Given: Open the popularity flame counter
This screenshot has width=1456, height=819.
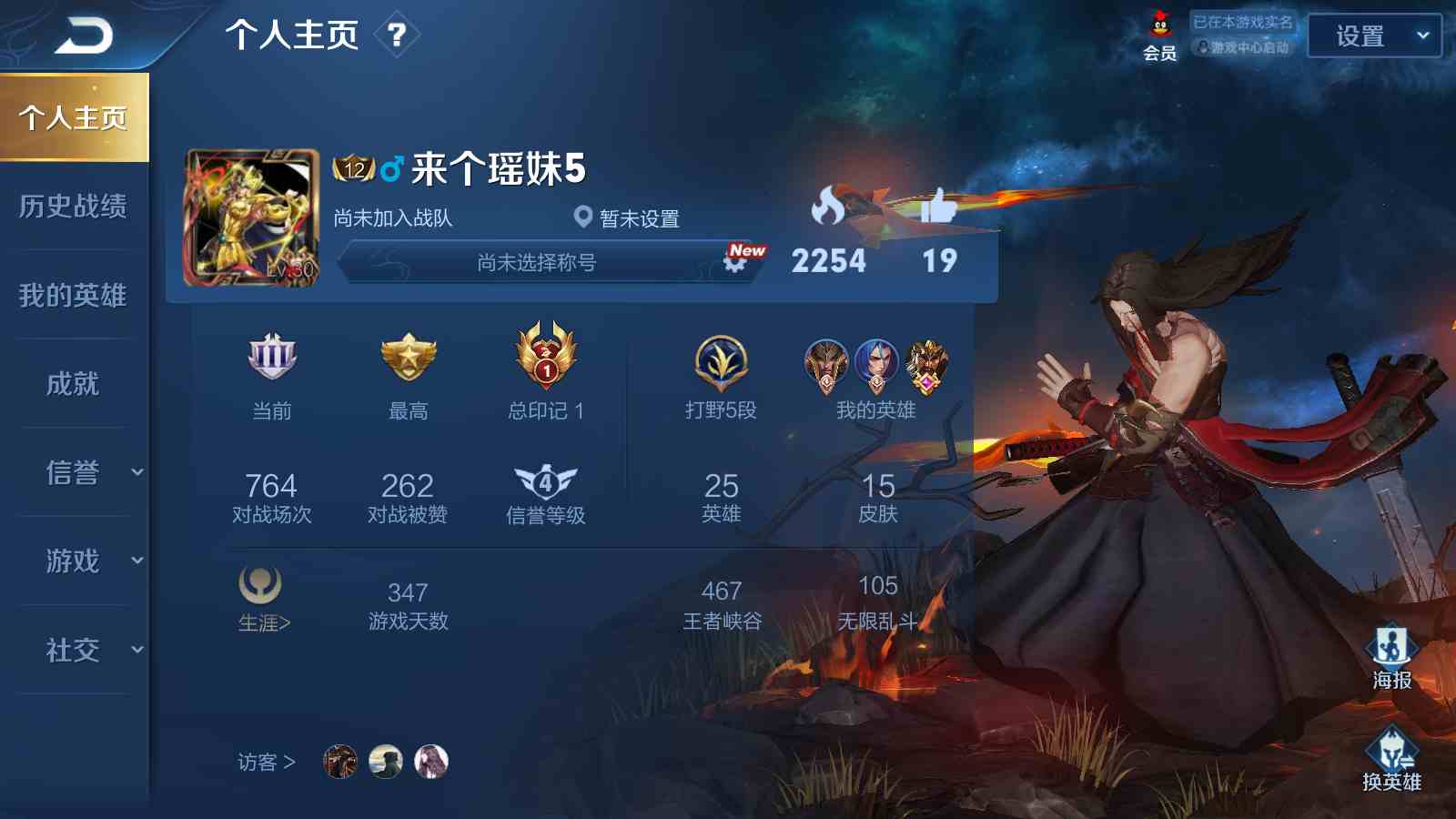Looking at the screenshot, I should 826,207.
